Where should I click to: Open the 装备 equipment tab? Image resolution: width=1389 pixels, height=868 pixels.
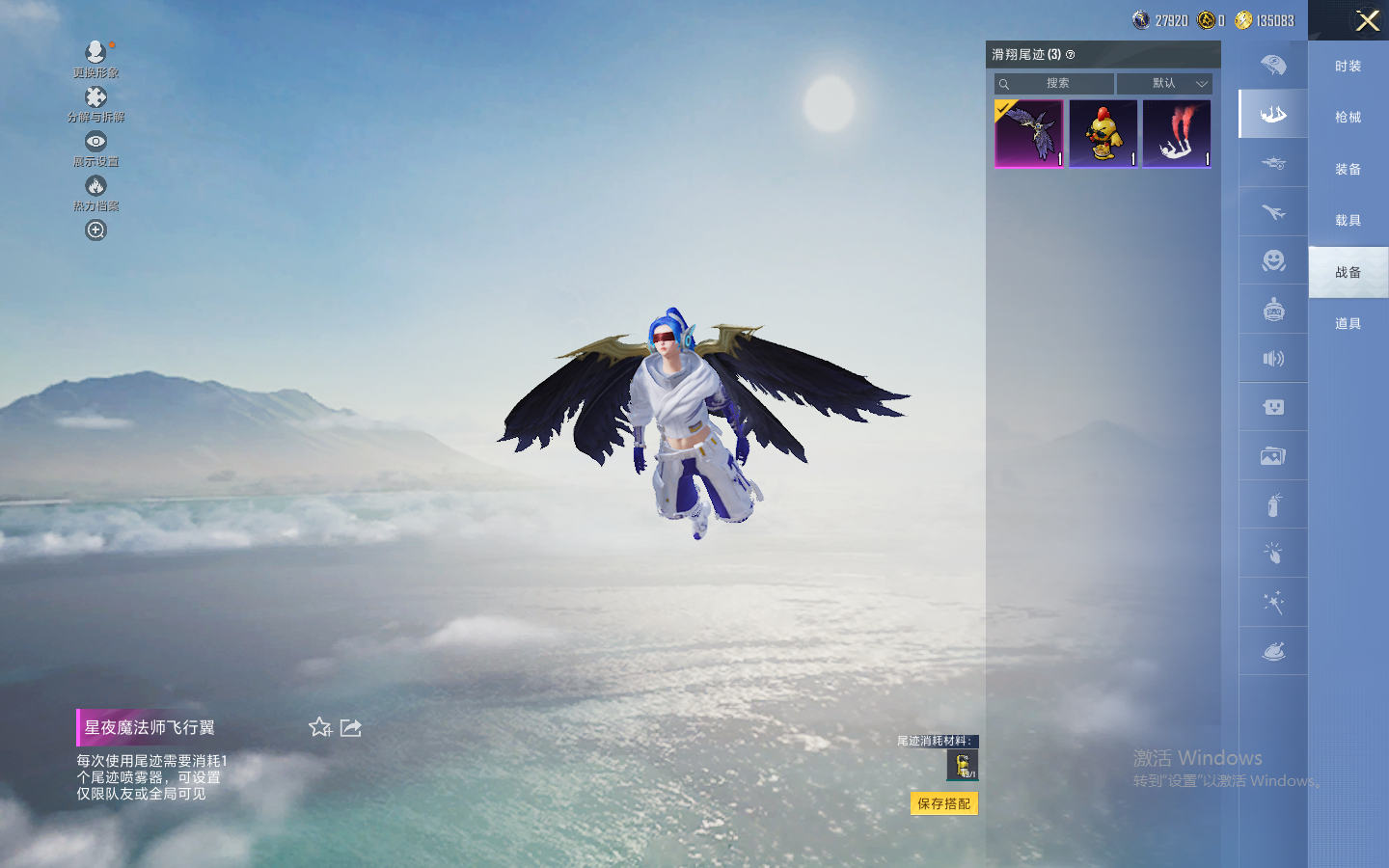tap(1348, 169)
